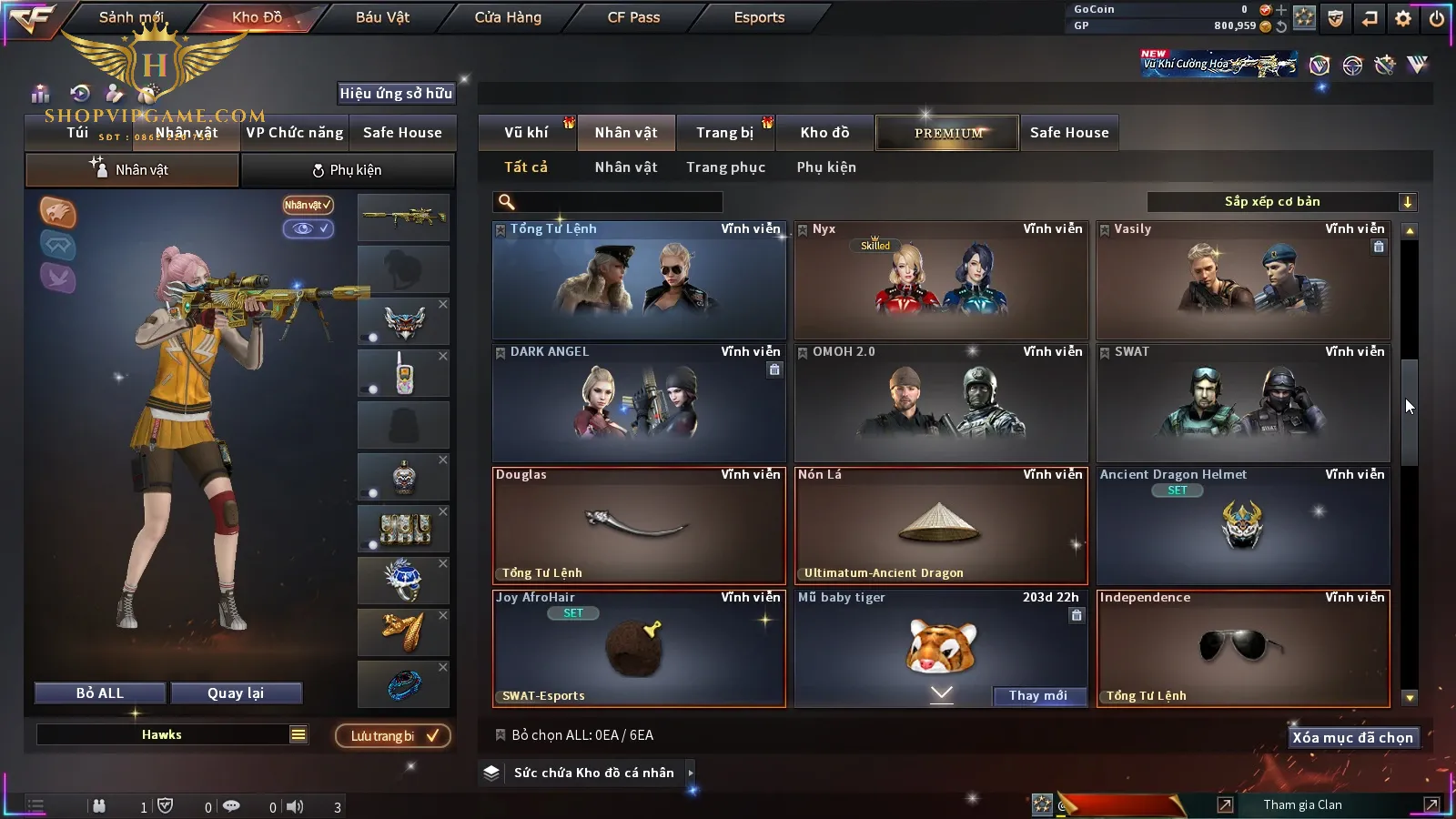Open the Esports menu
Viewport: 1456px width, 819px height.
tap(759, 17)
